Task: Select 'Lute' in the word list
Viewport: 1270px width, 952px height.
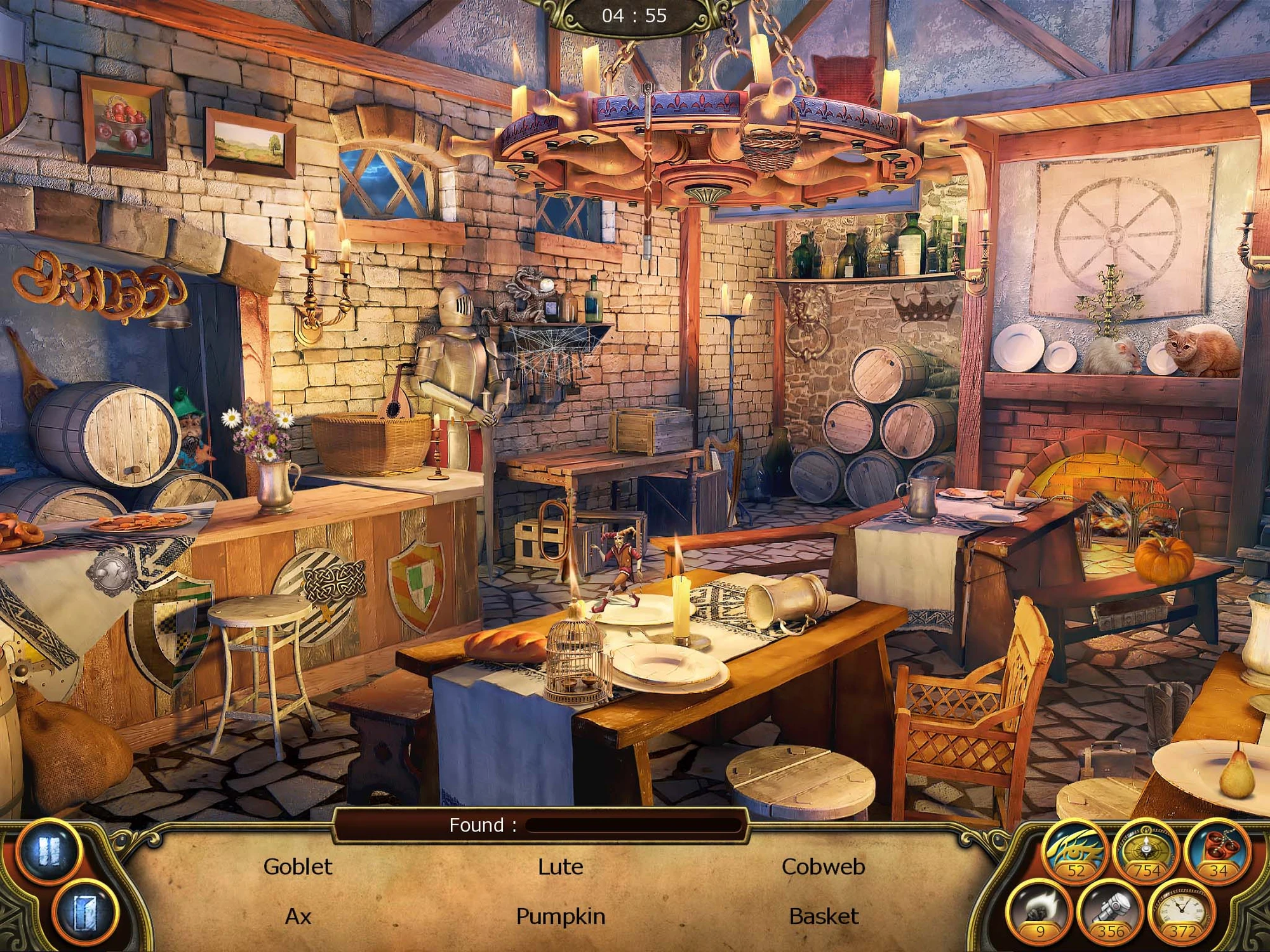Action: click(560, 867)
